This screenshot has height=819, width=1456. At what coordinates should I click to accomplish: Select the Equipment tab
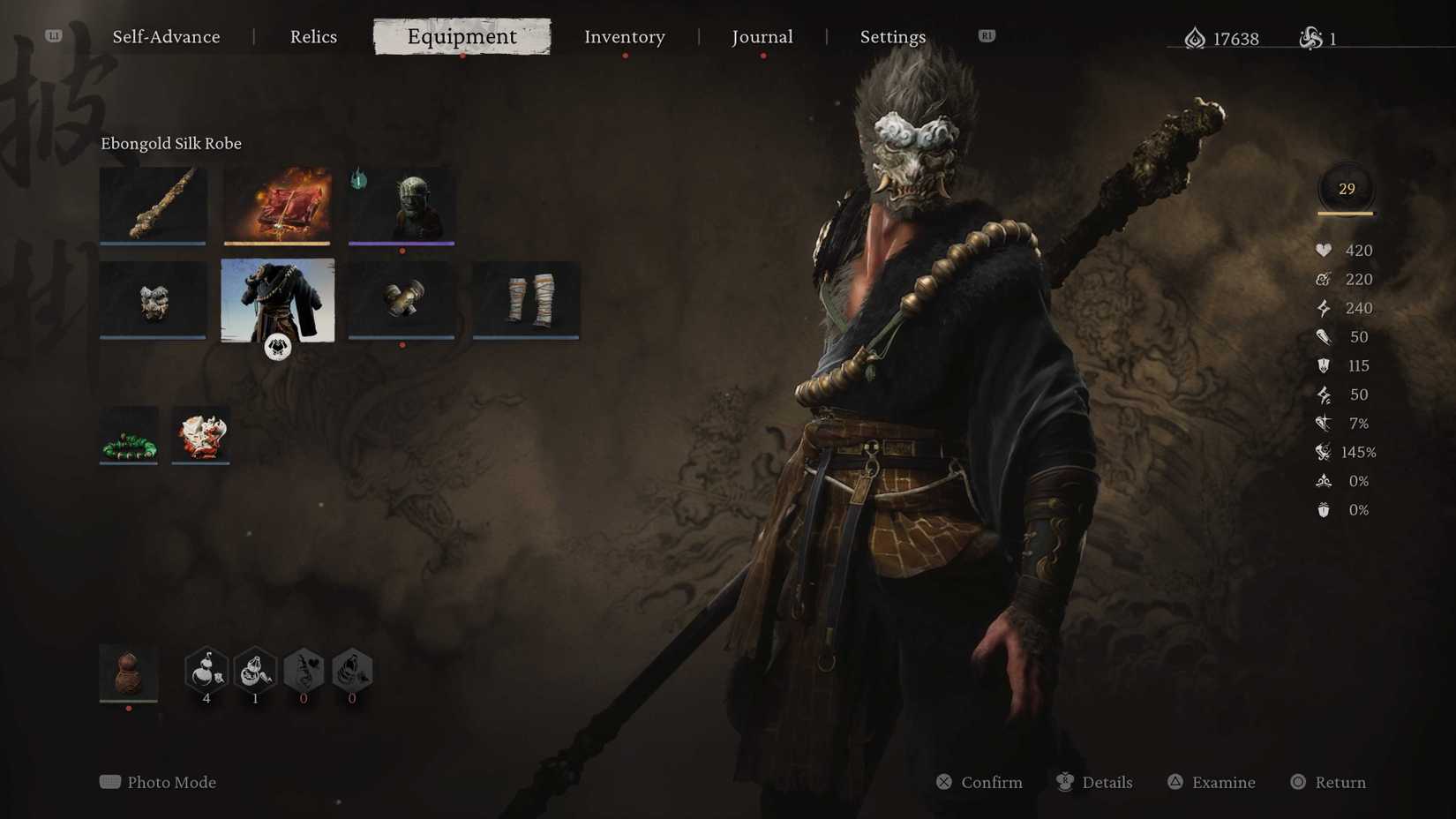point(462,37)
